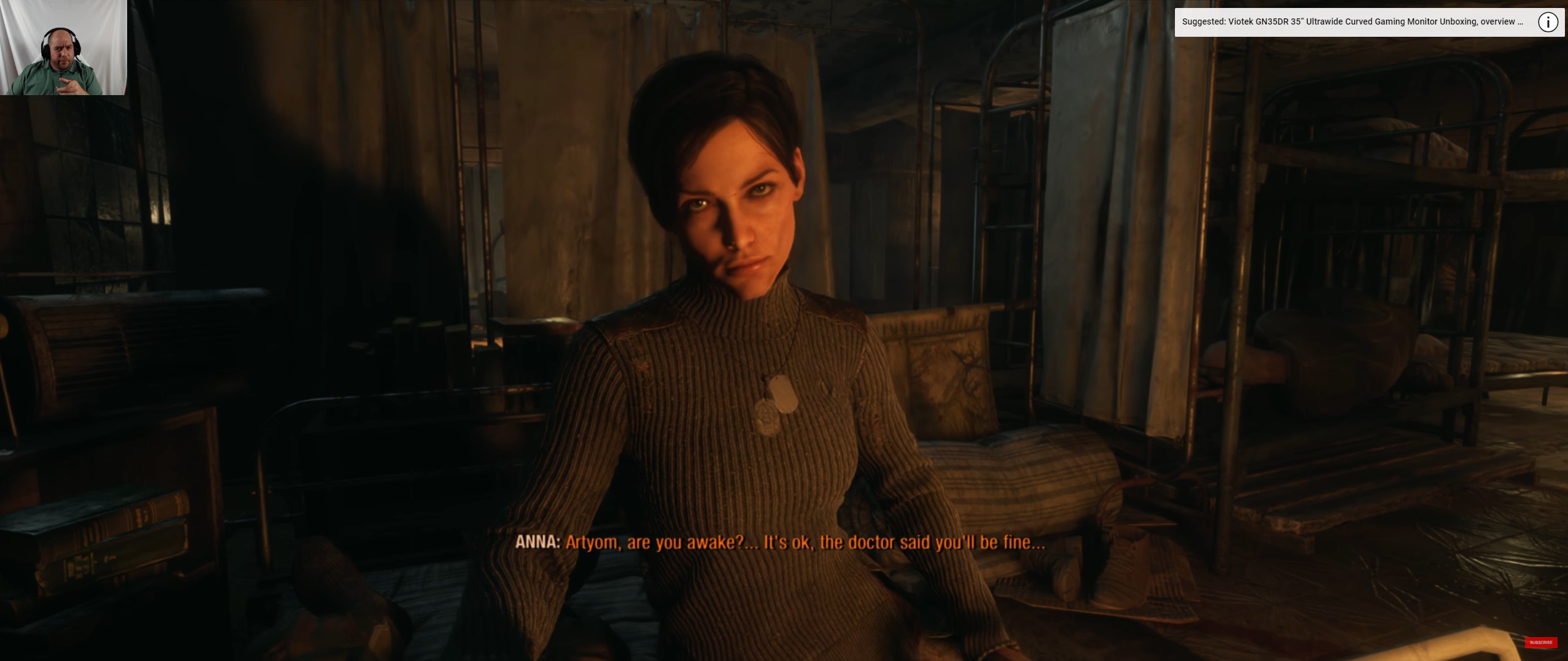Click the red Subscribe button
The width and height of the screenshot is (1568, 661).
pyautogui.click(x=1540, y=642)
